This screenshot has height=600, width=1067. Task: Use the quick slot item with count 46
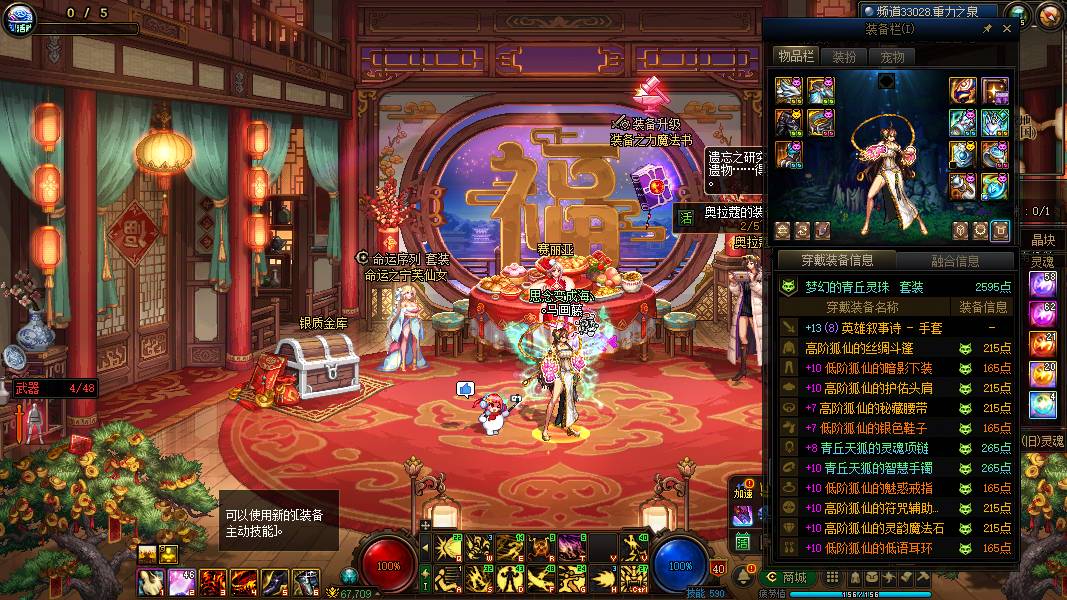(x=180, y=582)
